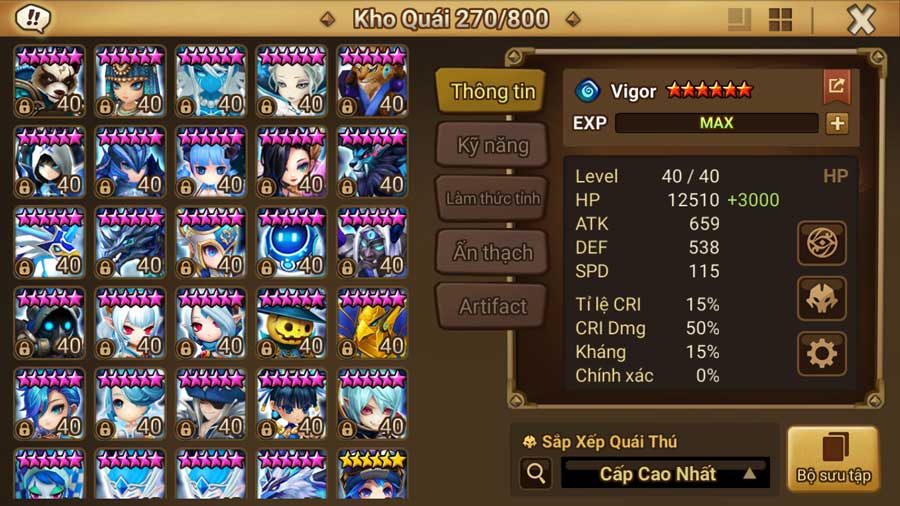Switch to the Thông tin tab
The image size is (900, 506).
[x=492, y=91]
